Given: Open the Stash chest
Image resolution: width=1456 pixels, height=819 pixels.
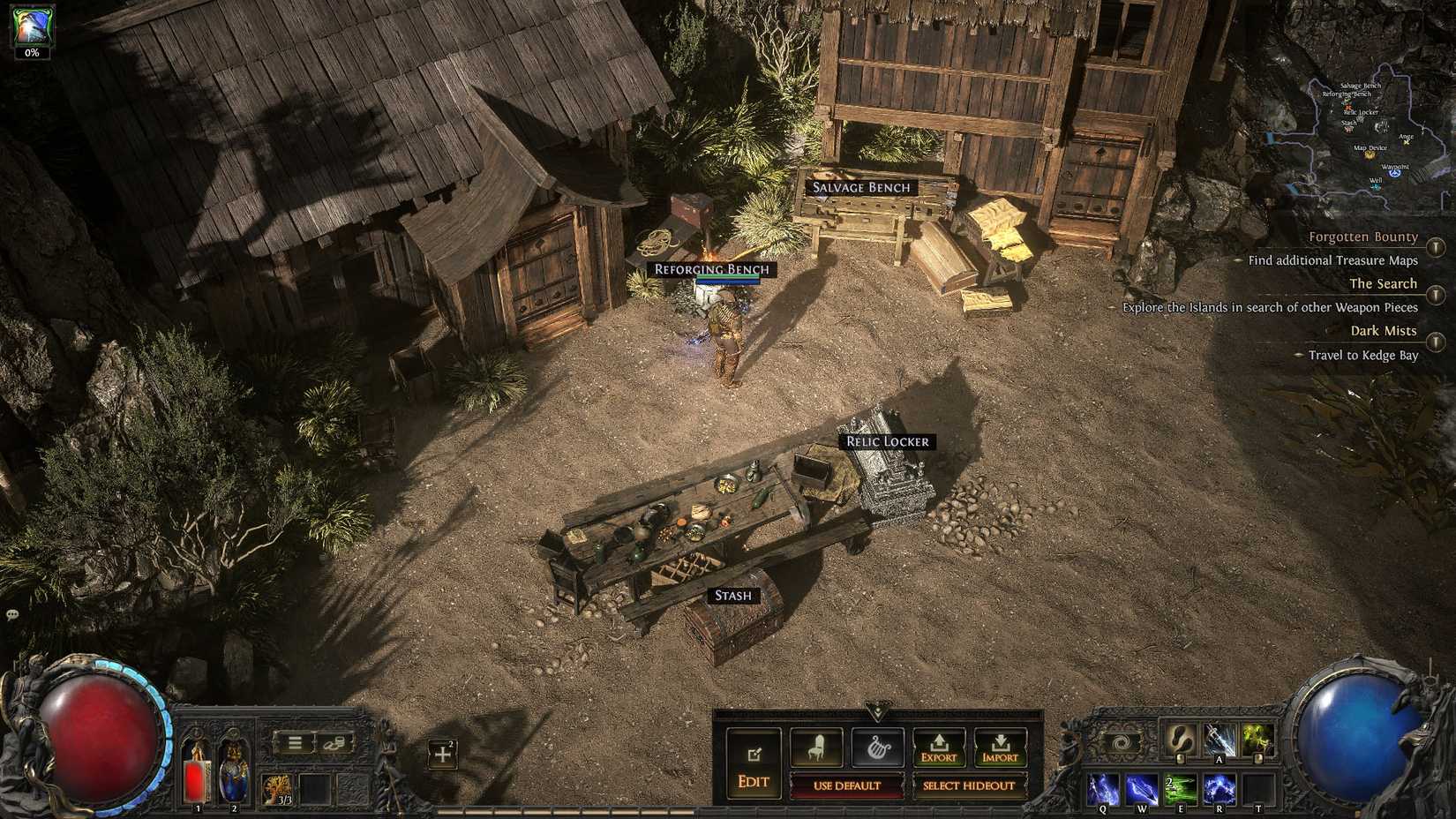Looking at the screenshot, I should [x=731, y=618].
